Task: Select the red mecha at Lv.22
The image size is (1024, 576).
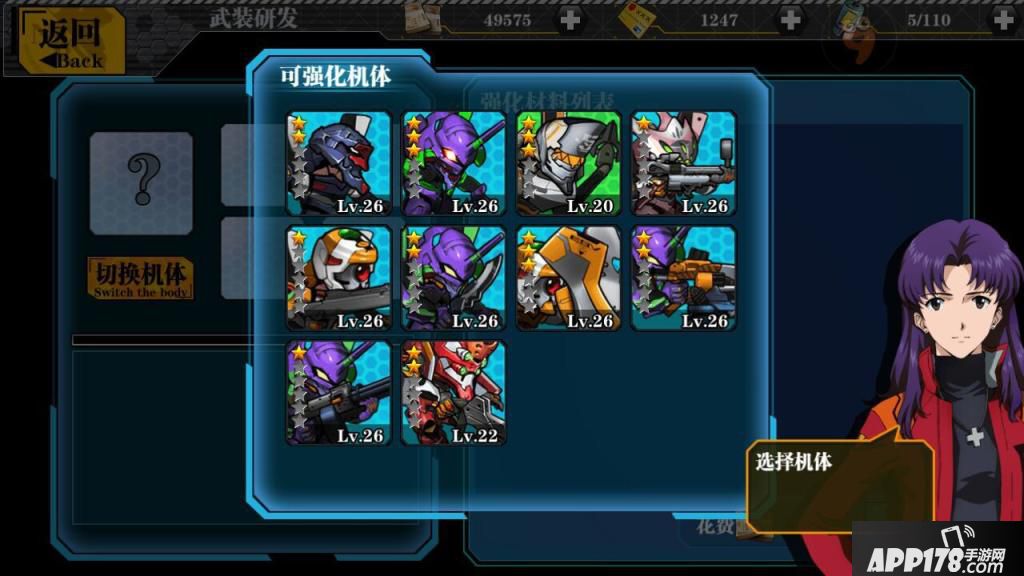Action: coord(453,393)
